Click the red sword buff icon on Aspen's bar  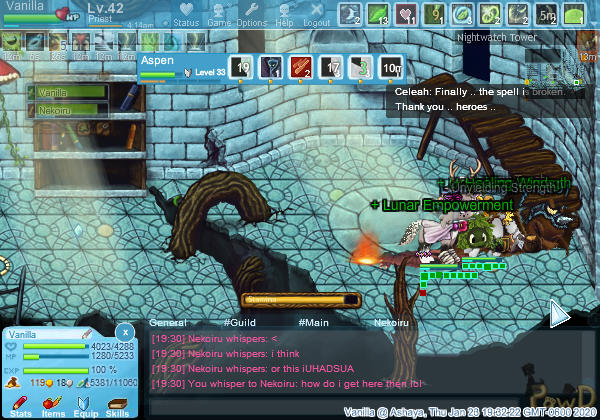302,67
